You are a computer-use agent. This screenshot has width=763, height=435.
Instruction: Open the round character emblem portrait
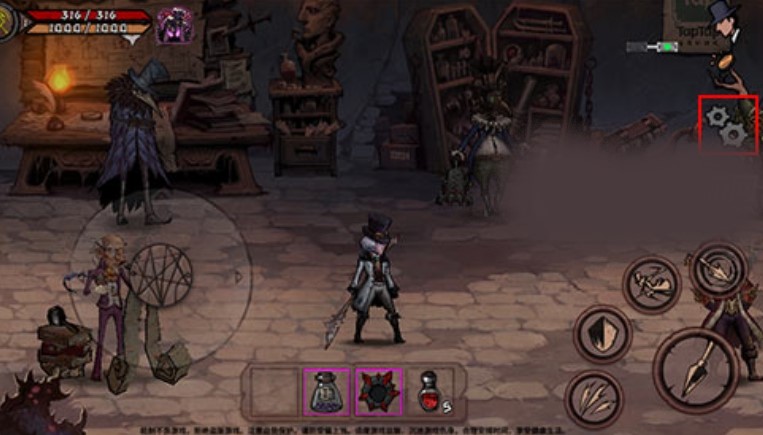tap(11, 24)
